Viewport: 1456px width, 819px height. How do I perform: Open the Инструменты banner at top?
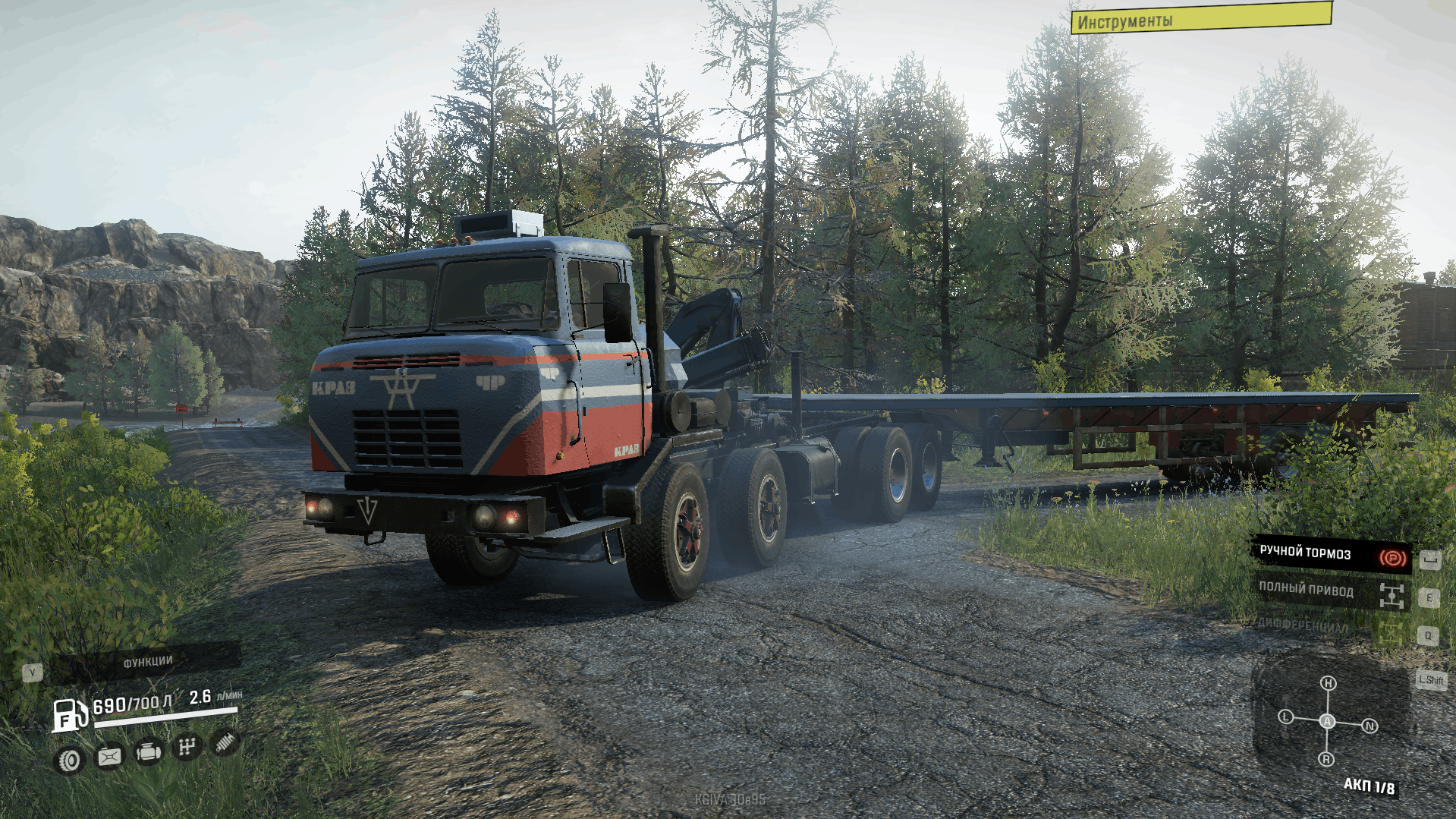click(1200, 18)
